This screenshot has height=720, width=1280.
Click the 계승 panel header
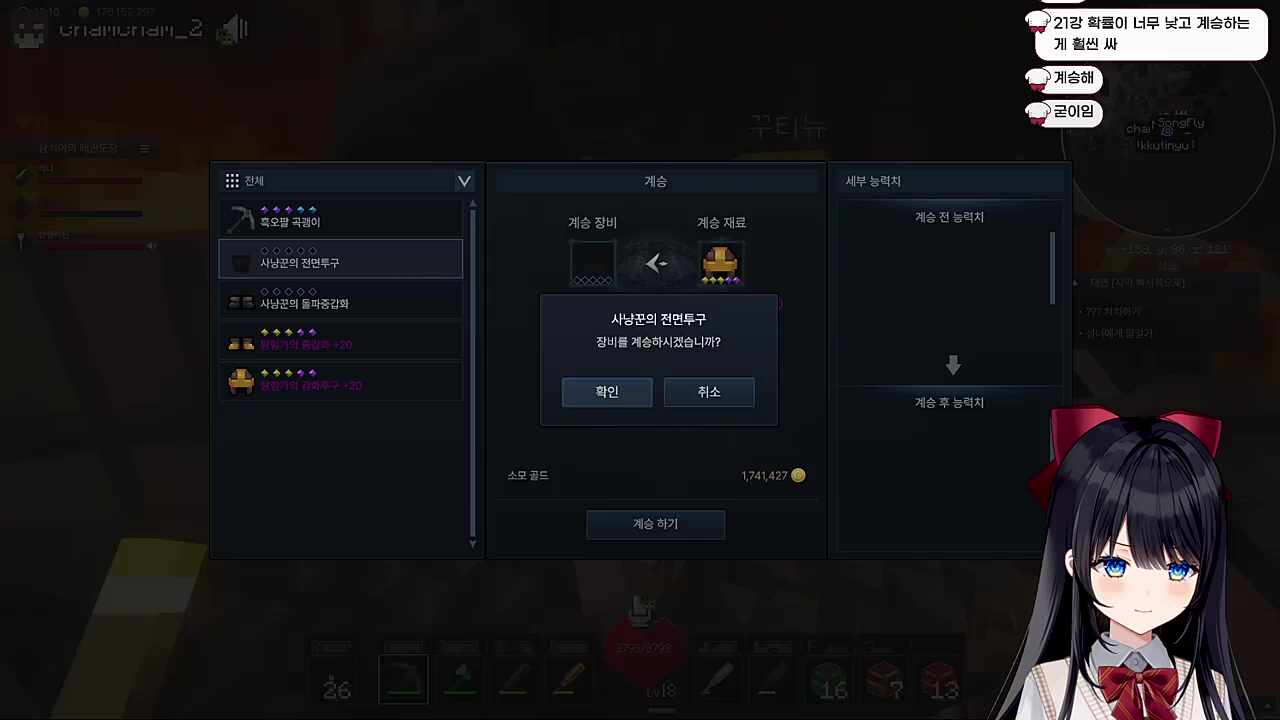tap(655, 181)
